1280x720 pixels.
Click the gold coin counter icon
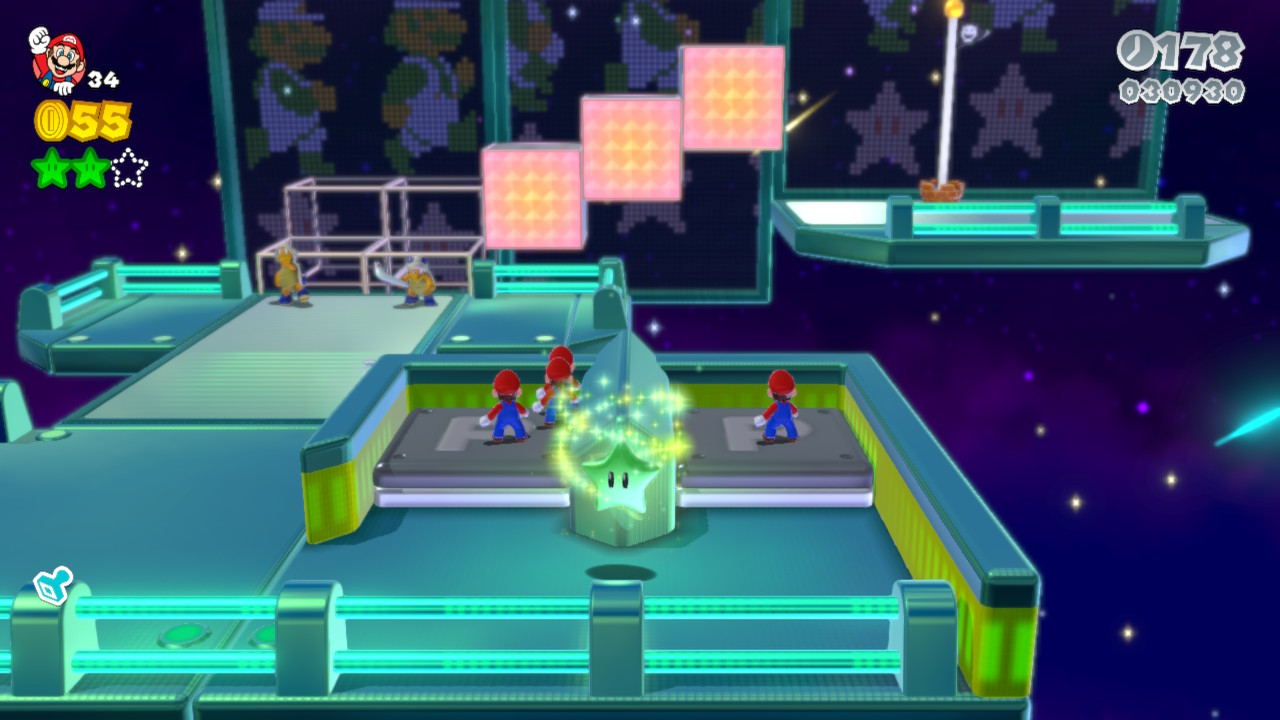[50, 121]
